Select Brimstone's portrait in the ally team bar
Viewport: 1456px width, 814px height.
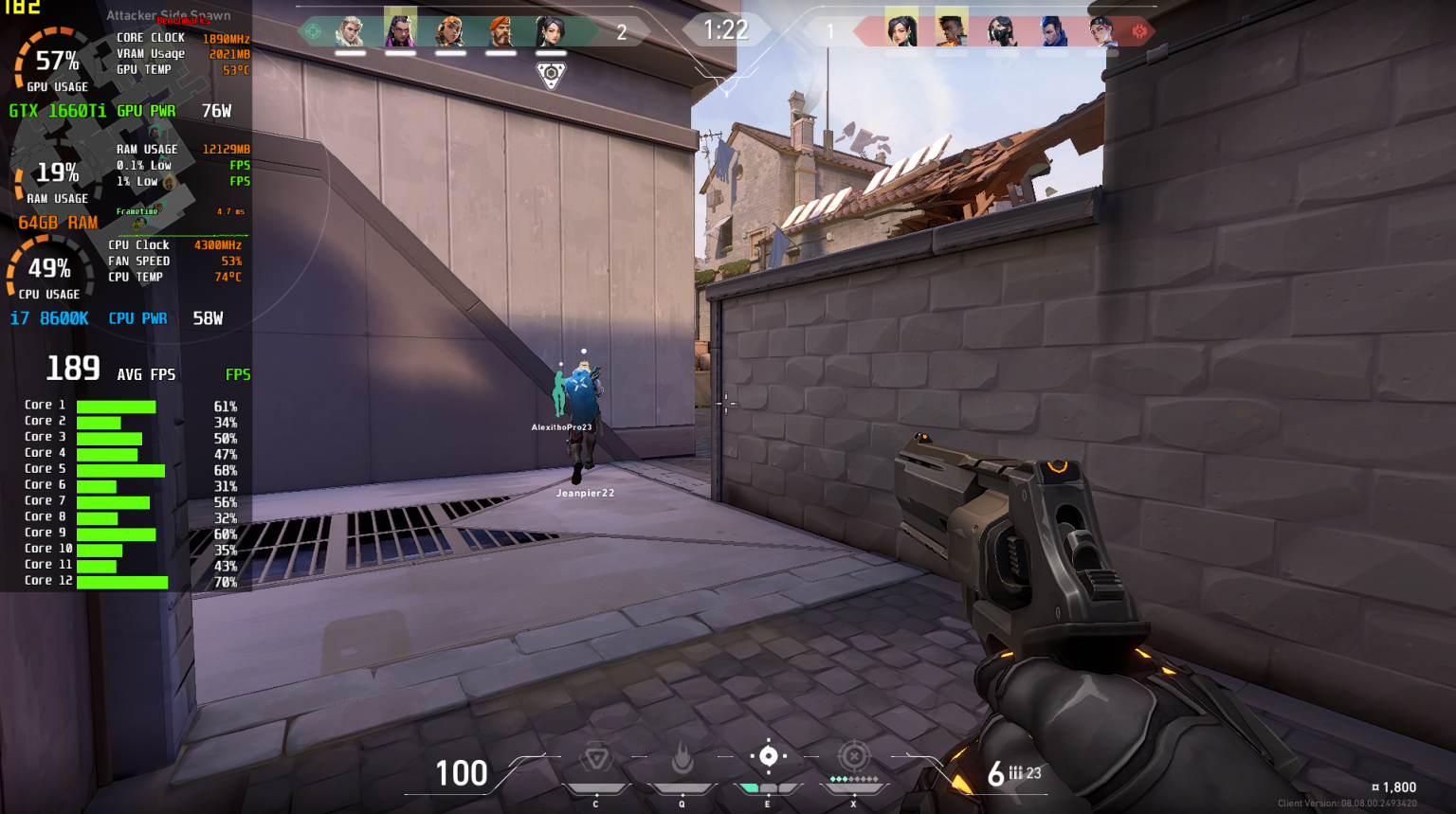500,31
